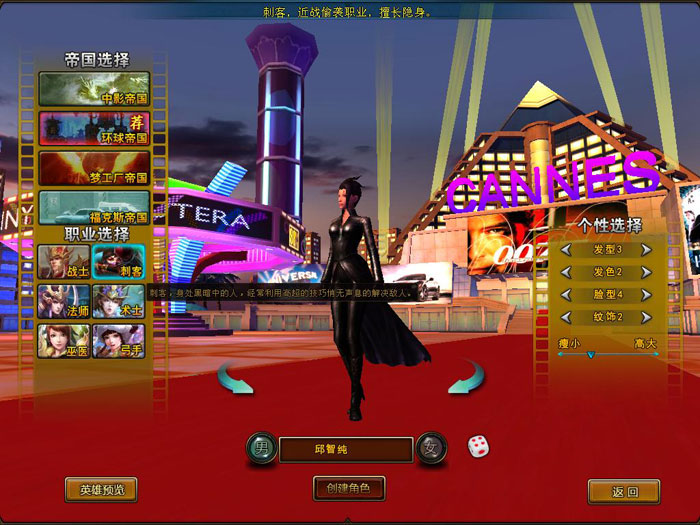Pick the 弓手 archer class
The height and width of the screenshot is (525, 700).
pos(118,341)
